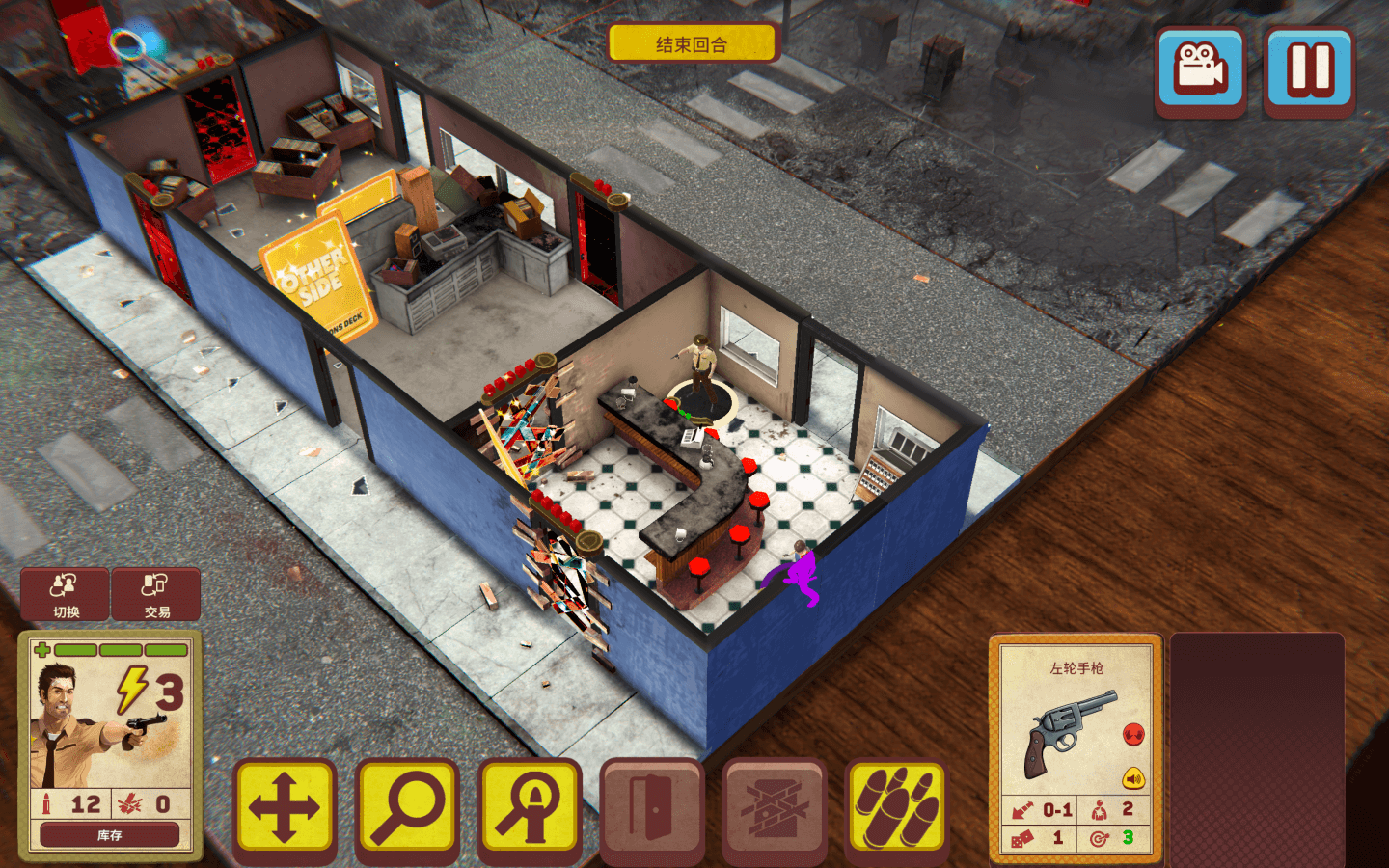1389x868 pixels.
Task: Select the empty weapon card slot
Action: [x=1256, y=746]
